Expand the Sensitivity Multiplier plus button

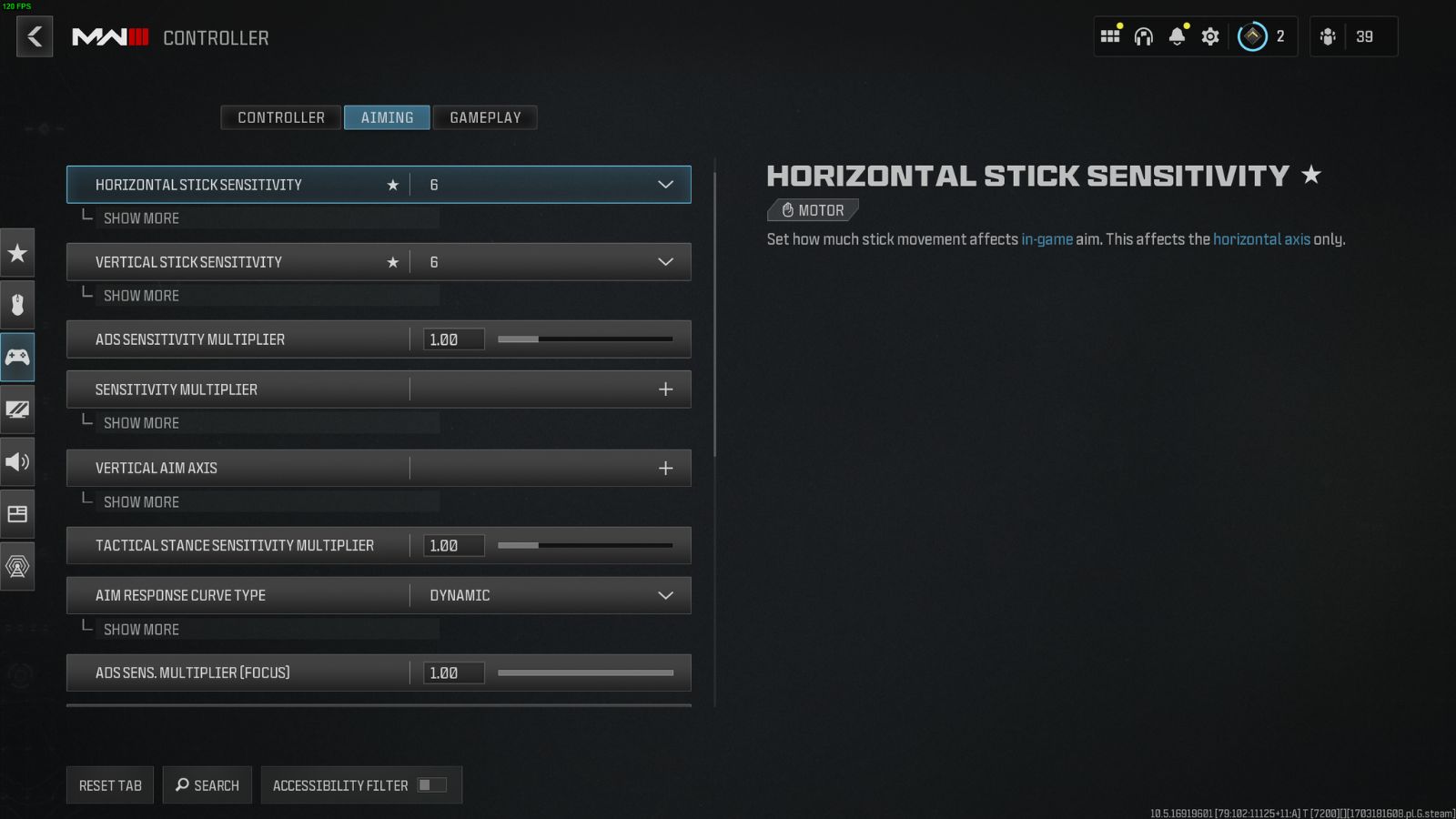click(665, 389)
